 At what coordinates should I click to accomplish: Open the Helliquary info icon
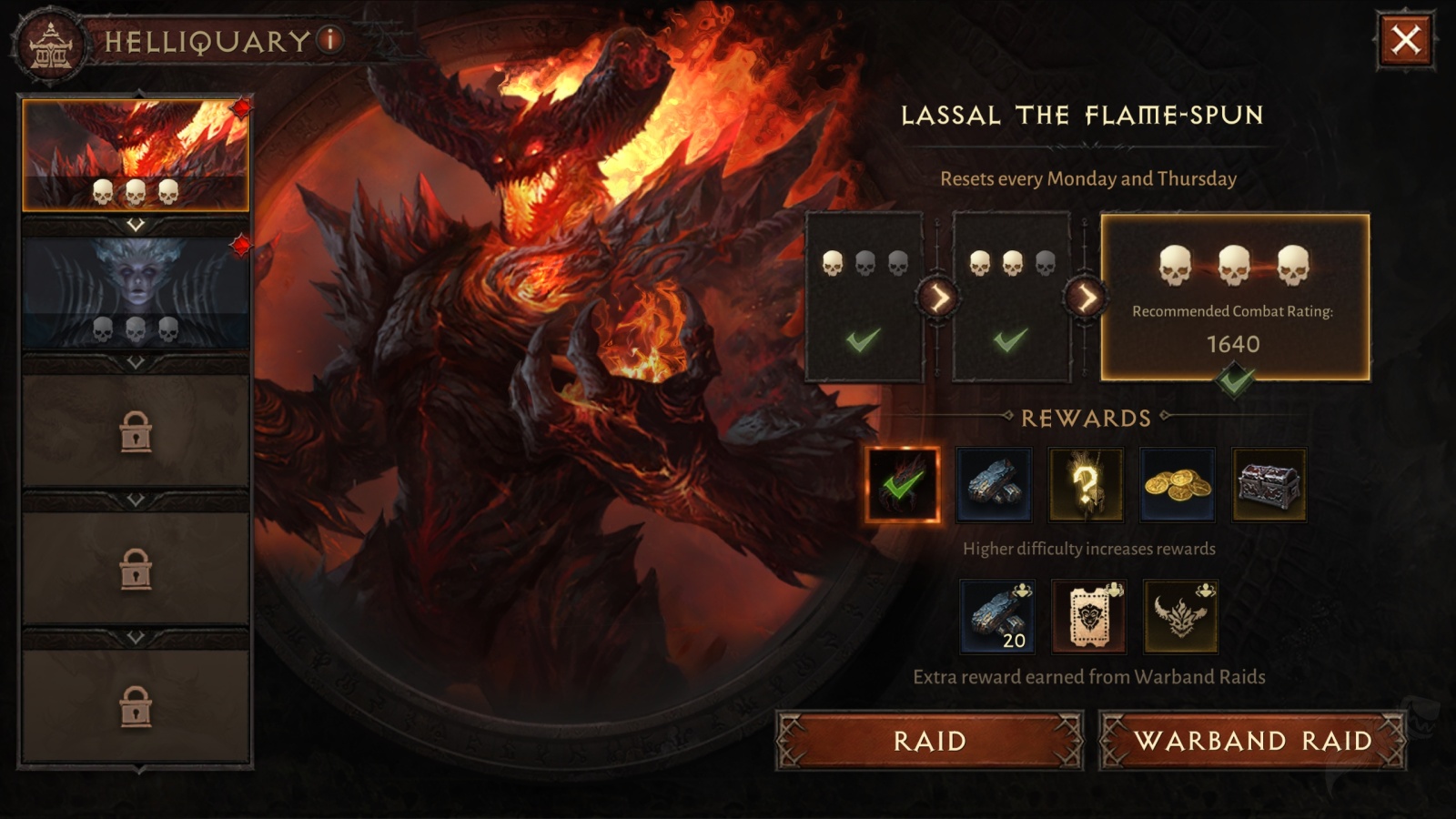330,39
